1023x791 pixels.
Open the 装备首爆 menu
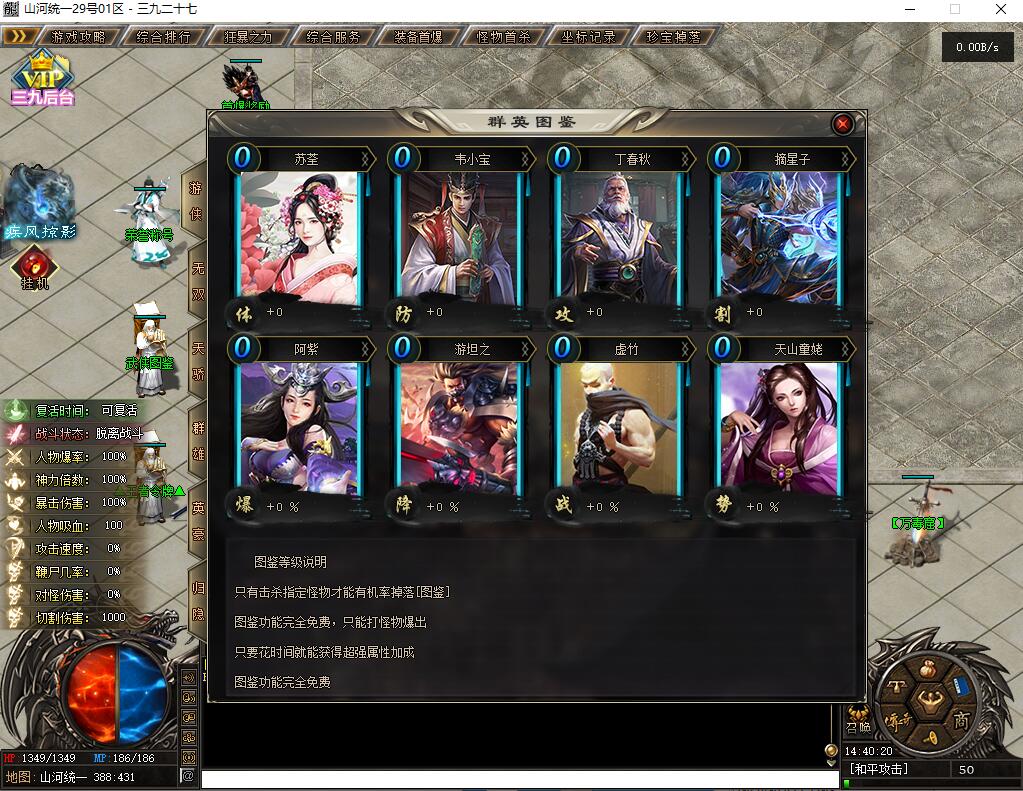click(x=418, y=36)
